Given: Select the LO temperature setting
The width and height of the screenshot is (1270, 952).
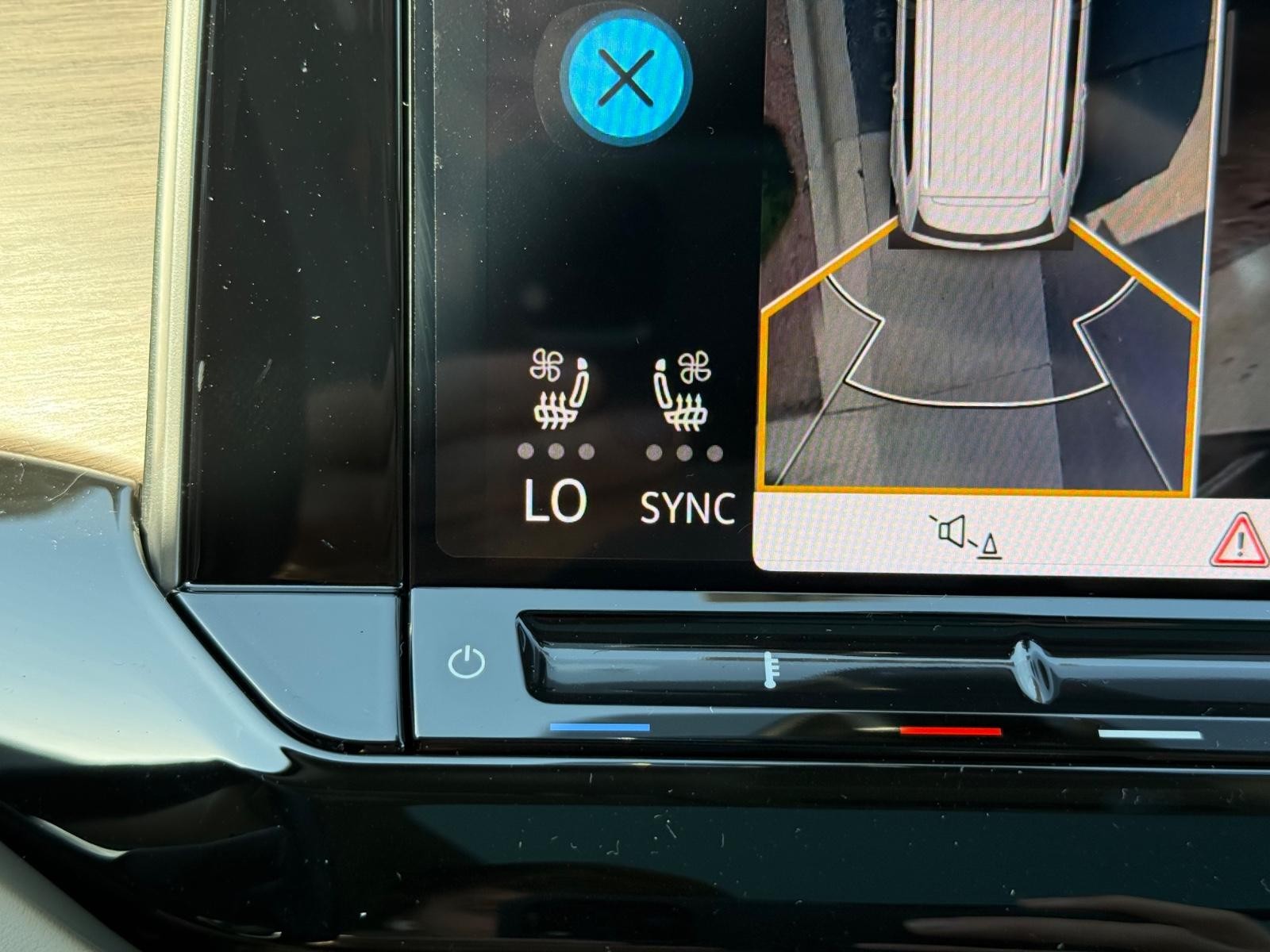Looking at the screenshot, I should [x=556, y=503].
